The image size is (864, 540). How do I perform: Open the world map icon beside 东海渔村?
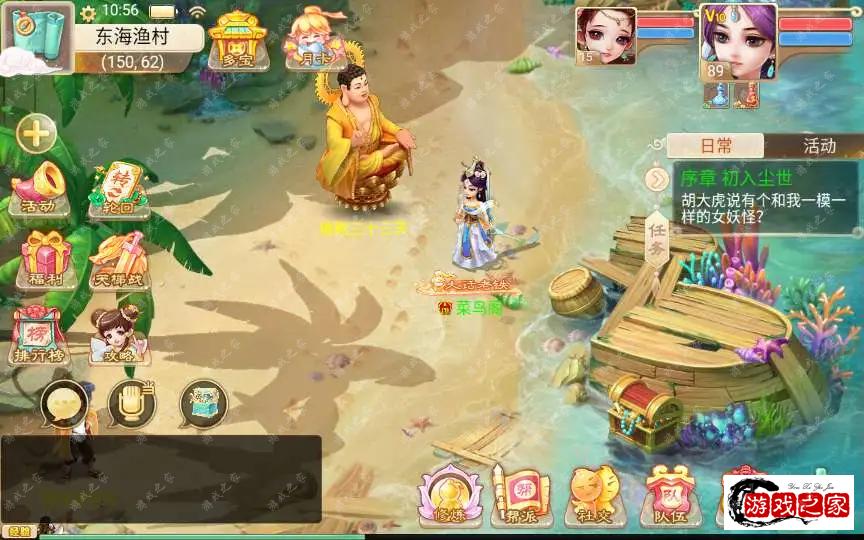tap(36, 35)
